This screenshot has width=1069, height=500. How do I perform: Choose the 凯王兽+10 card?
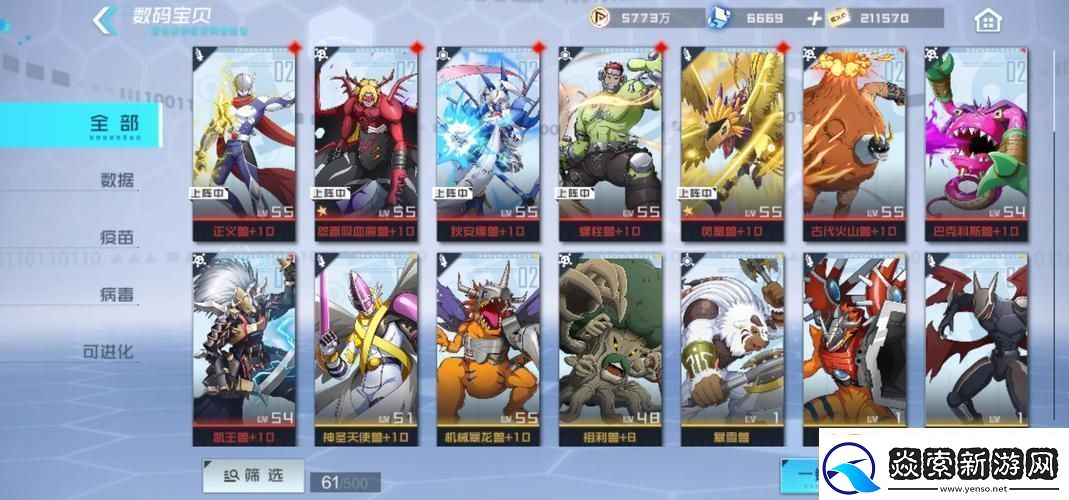pos(244,348)
